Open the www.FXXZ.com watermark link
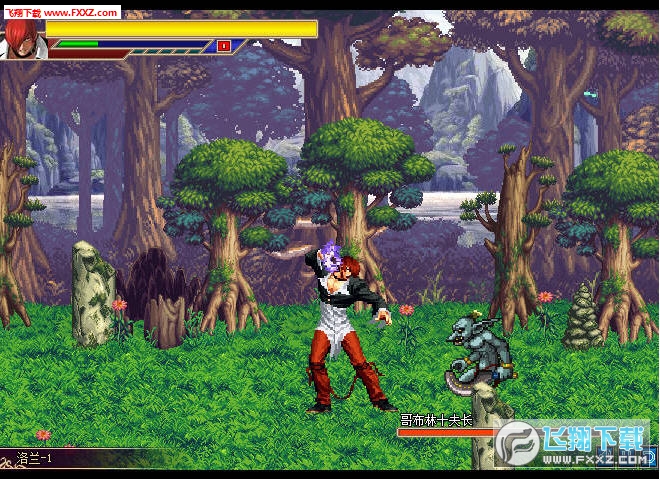This screenshot has width=660, height=479. (80, 13)
